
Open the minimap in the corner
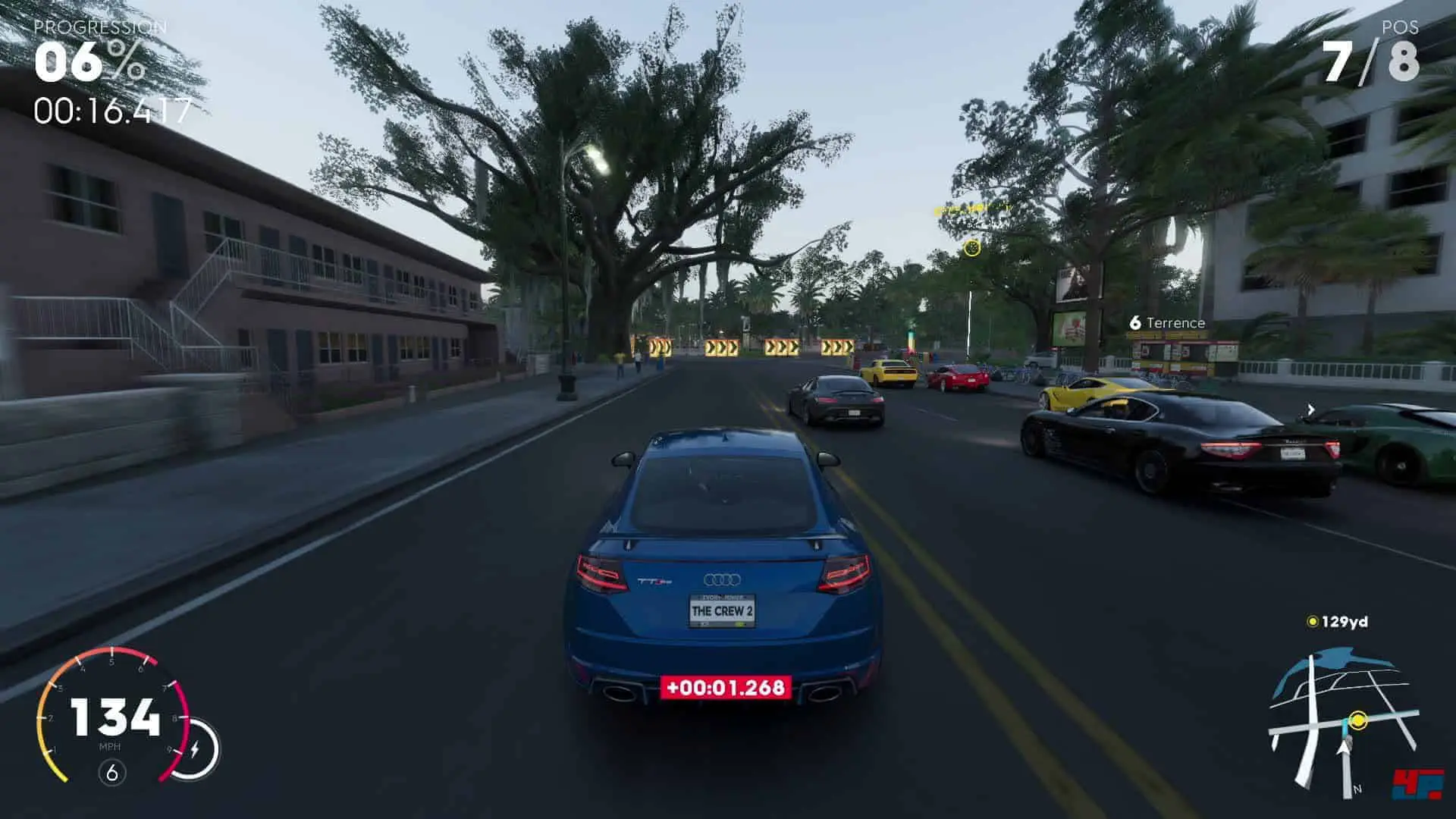pos(1342,720)
